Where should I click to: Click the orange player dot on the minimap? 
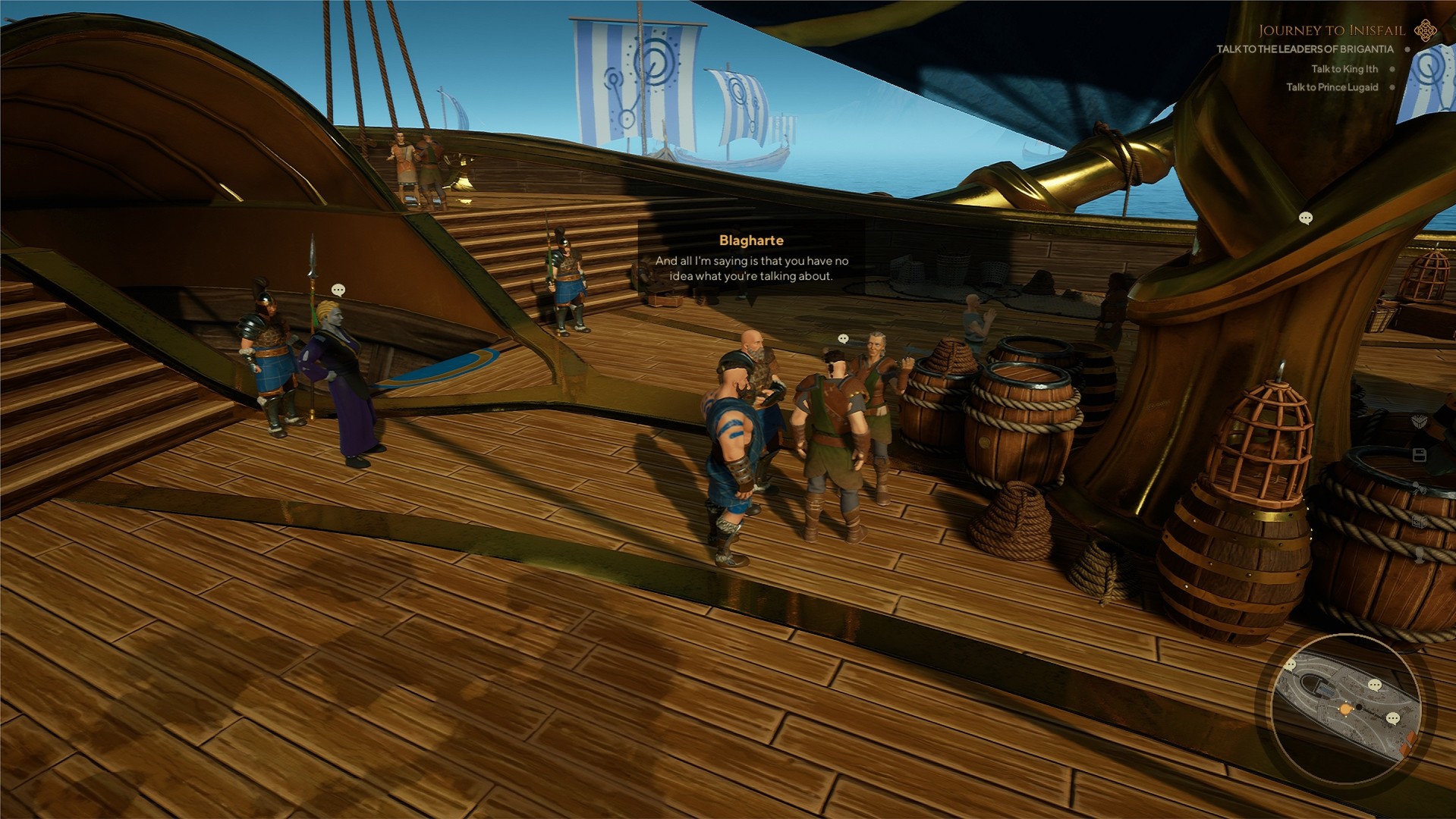click(1346, 710)
